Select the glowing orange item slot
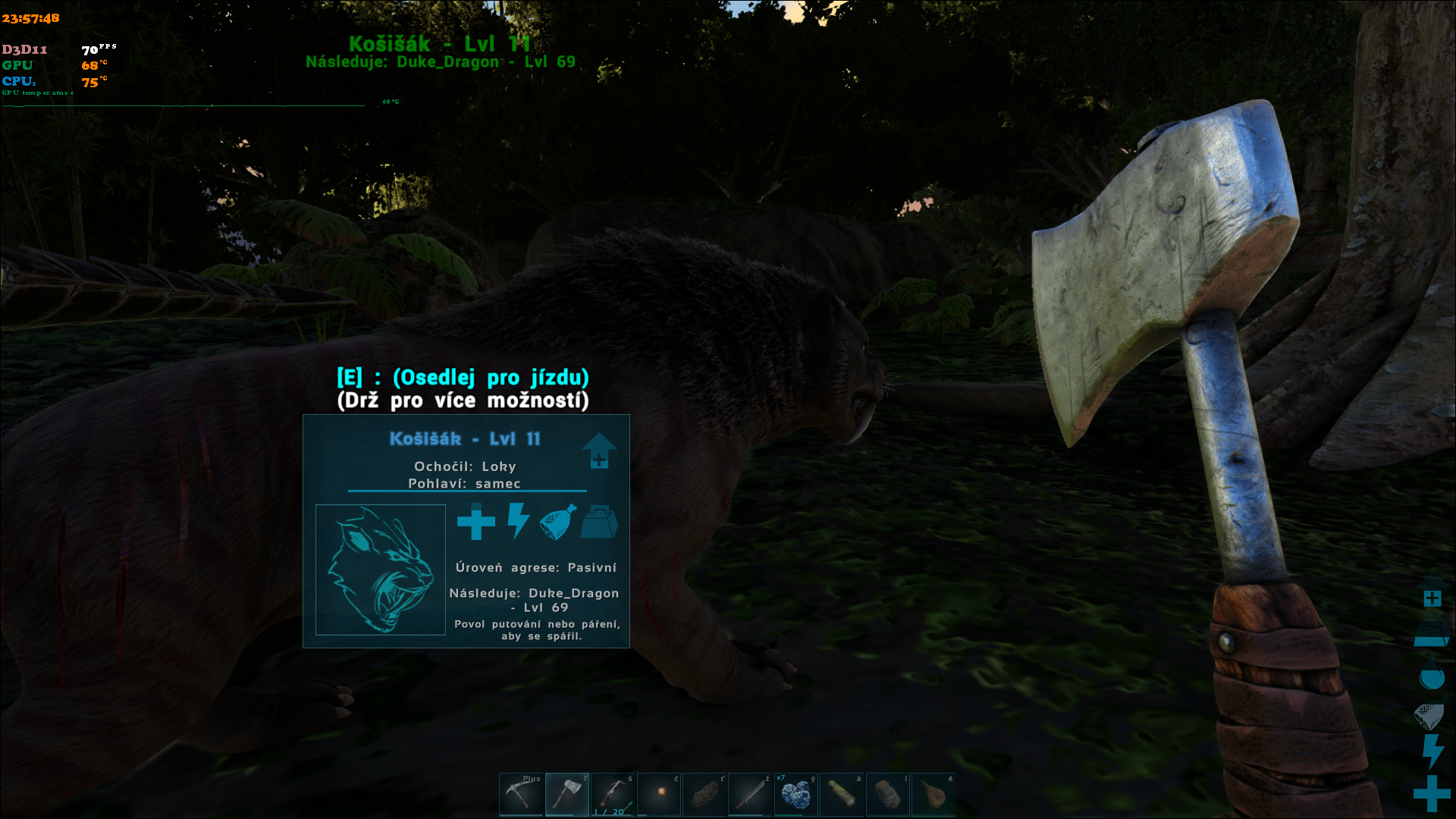 point(659,794)
